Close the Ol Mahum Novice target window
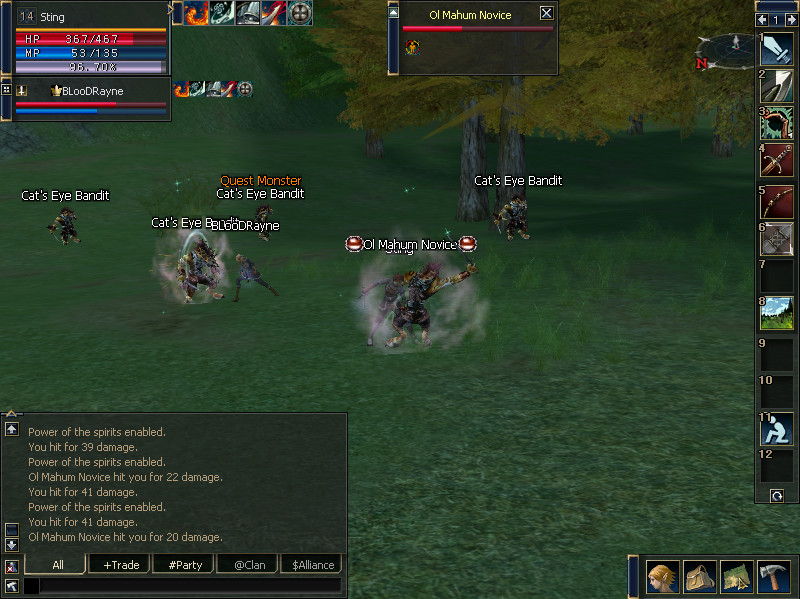 [x=546, y=14]
